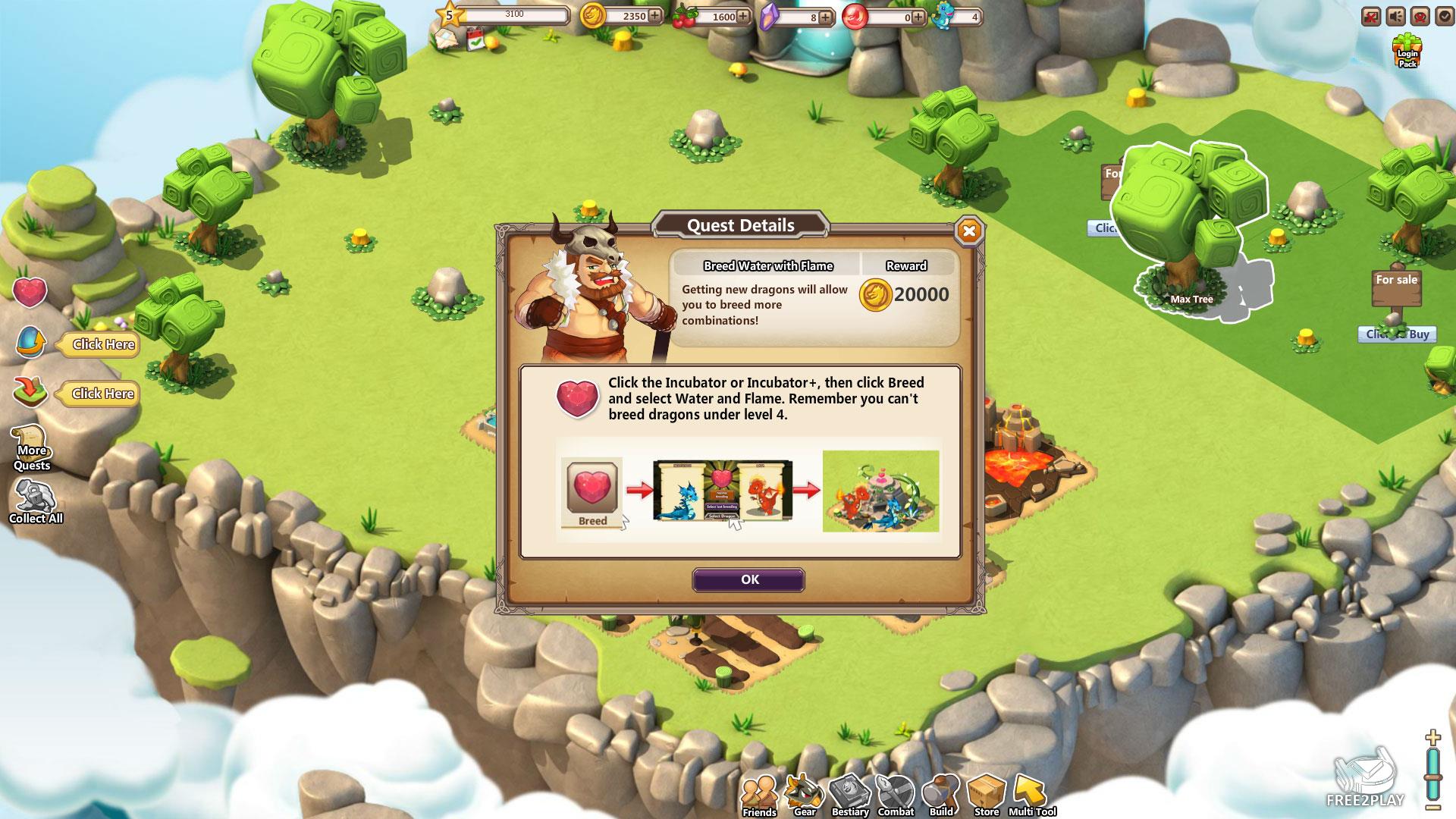Show More Quests scroll

31,447
